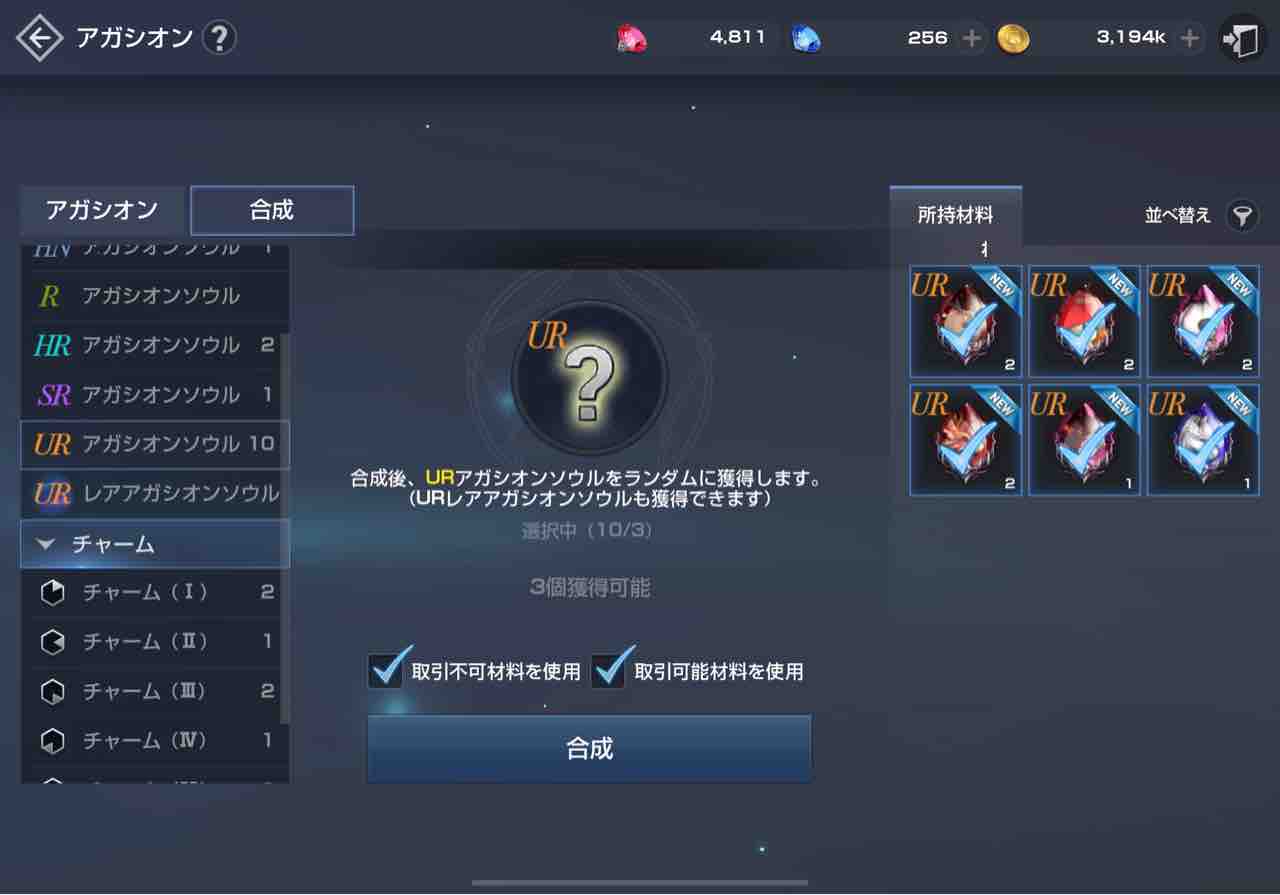
Task: Open the exit door icon at top right
Action: (x=1241, y=37)
